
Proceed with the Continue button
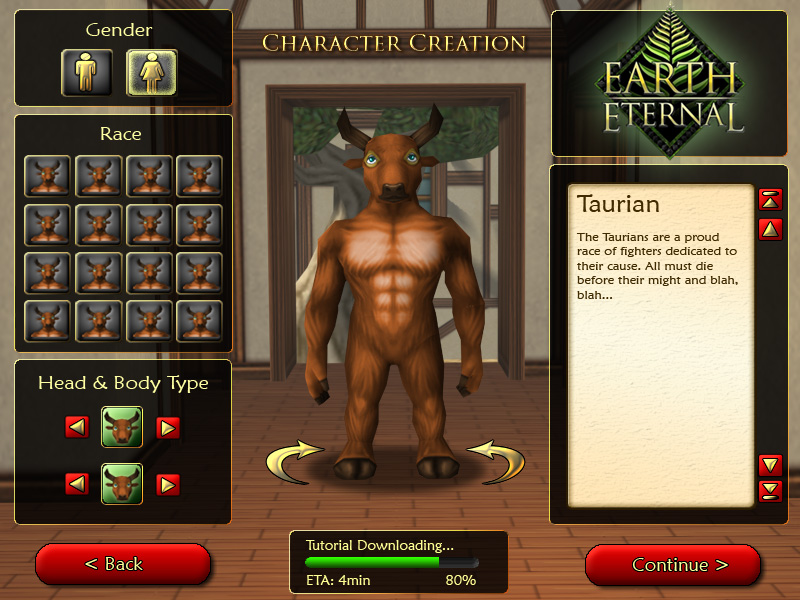coord(673,565)
